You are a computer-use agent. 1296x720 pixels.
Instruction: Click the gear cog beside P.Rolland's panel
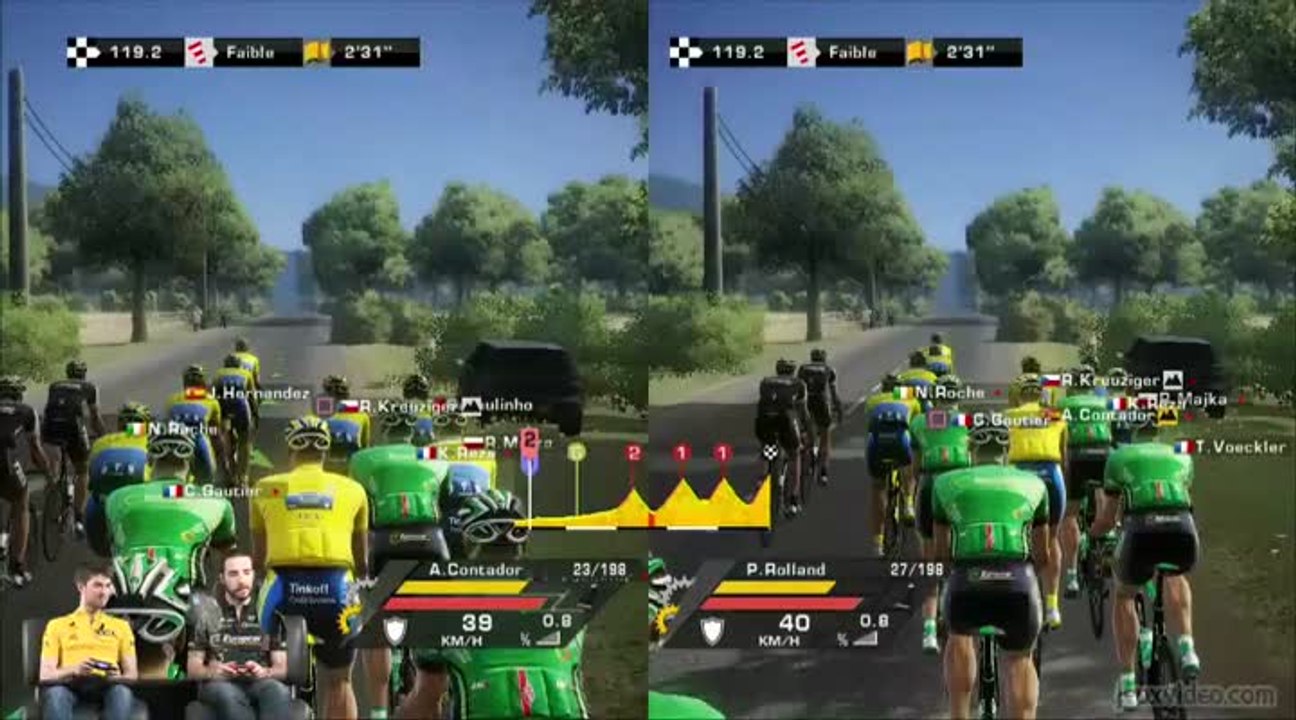click(x=664, y=618)
